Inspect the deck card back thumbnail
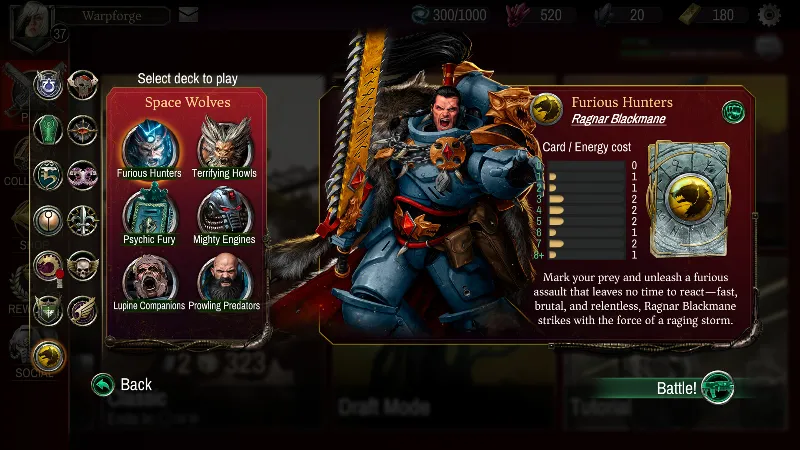This screenshot has height=450, width=800. tap(688, 199)
